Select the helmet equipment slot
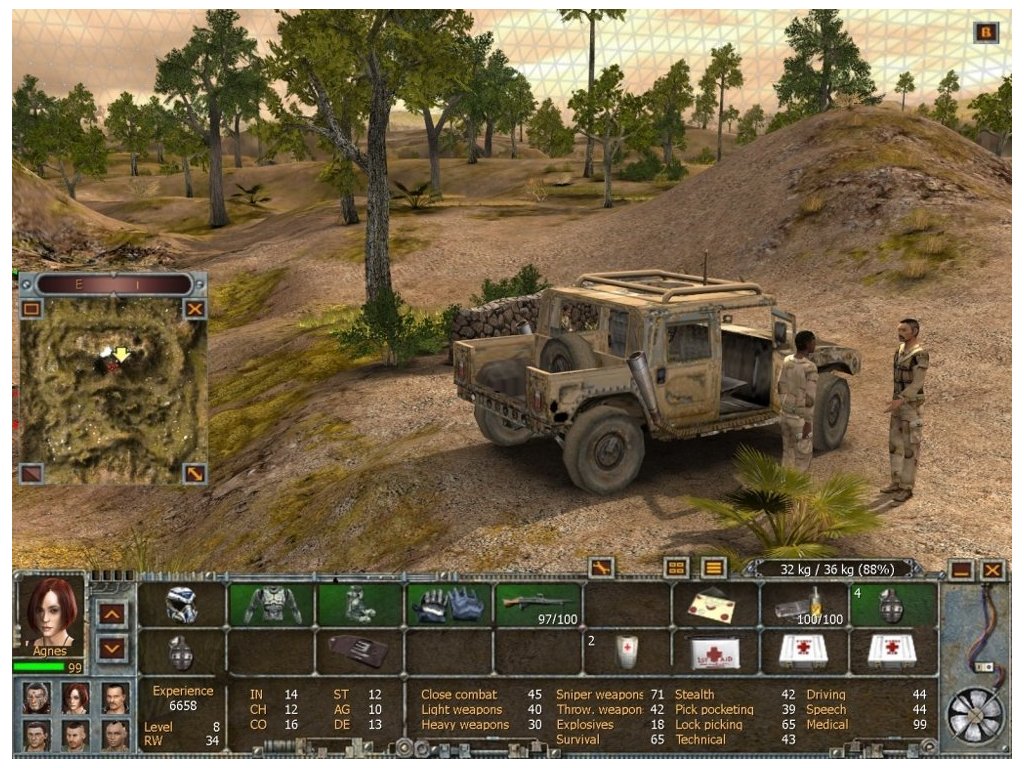The image size is (1024, 768). coord(182,604)
